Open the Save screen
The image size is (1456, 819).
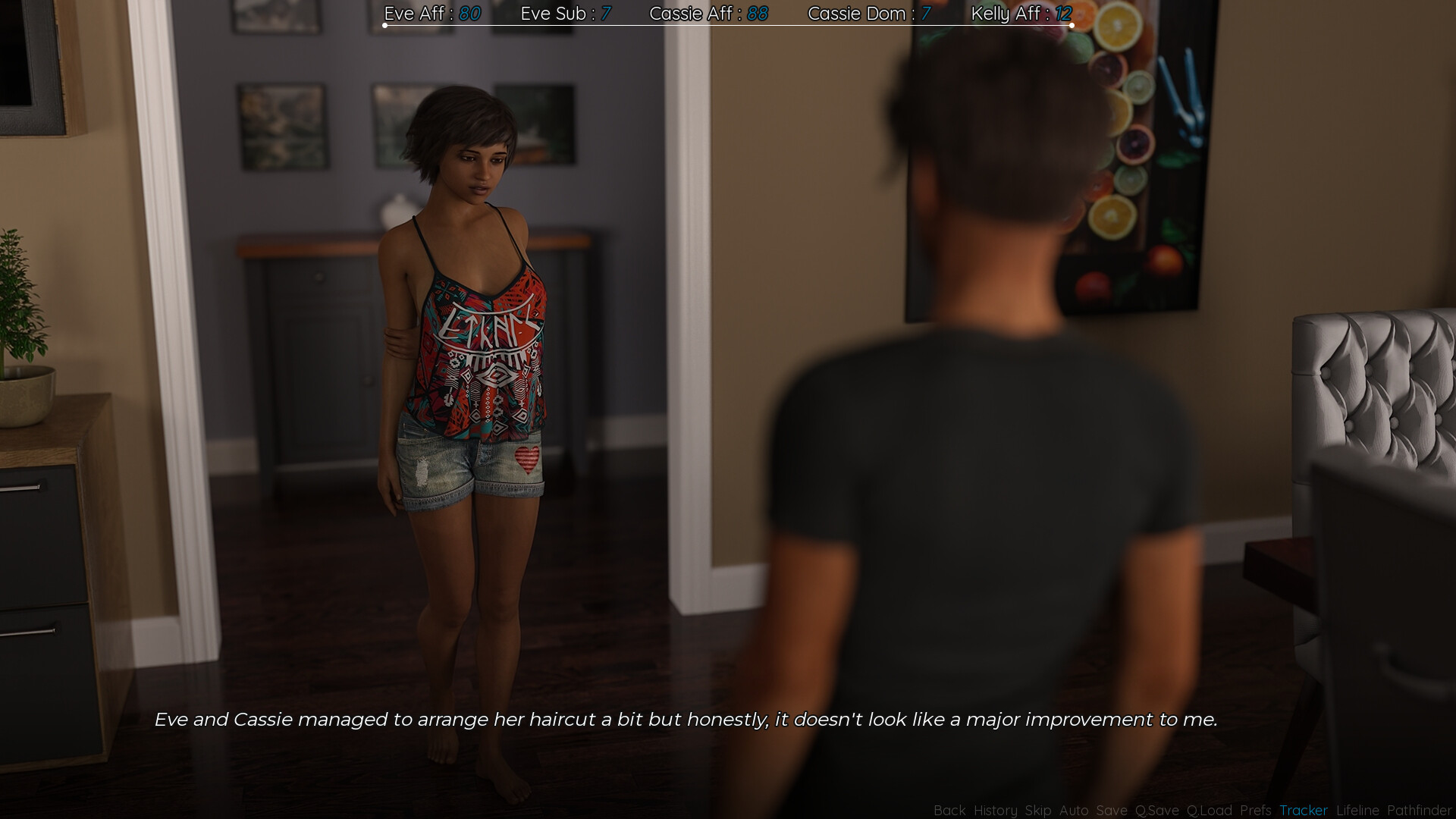(1110, 811)
